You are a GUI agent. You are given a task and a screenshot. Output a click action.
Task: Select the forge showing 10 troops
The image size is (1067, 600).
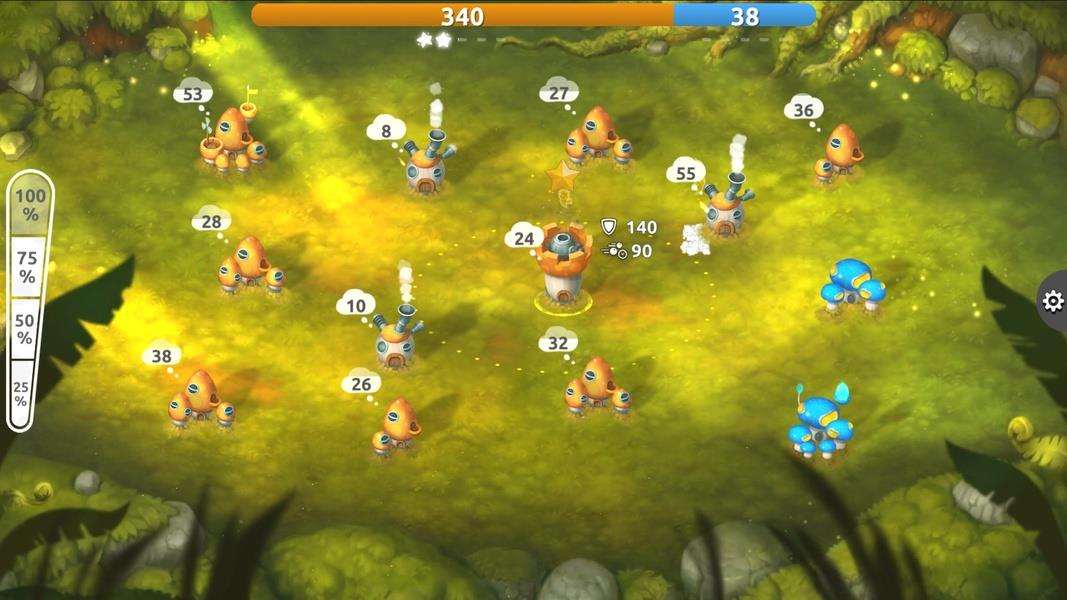pyautogui.click(x=397, y=340)
